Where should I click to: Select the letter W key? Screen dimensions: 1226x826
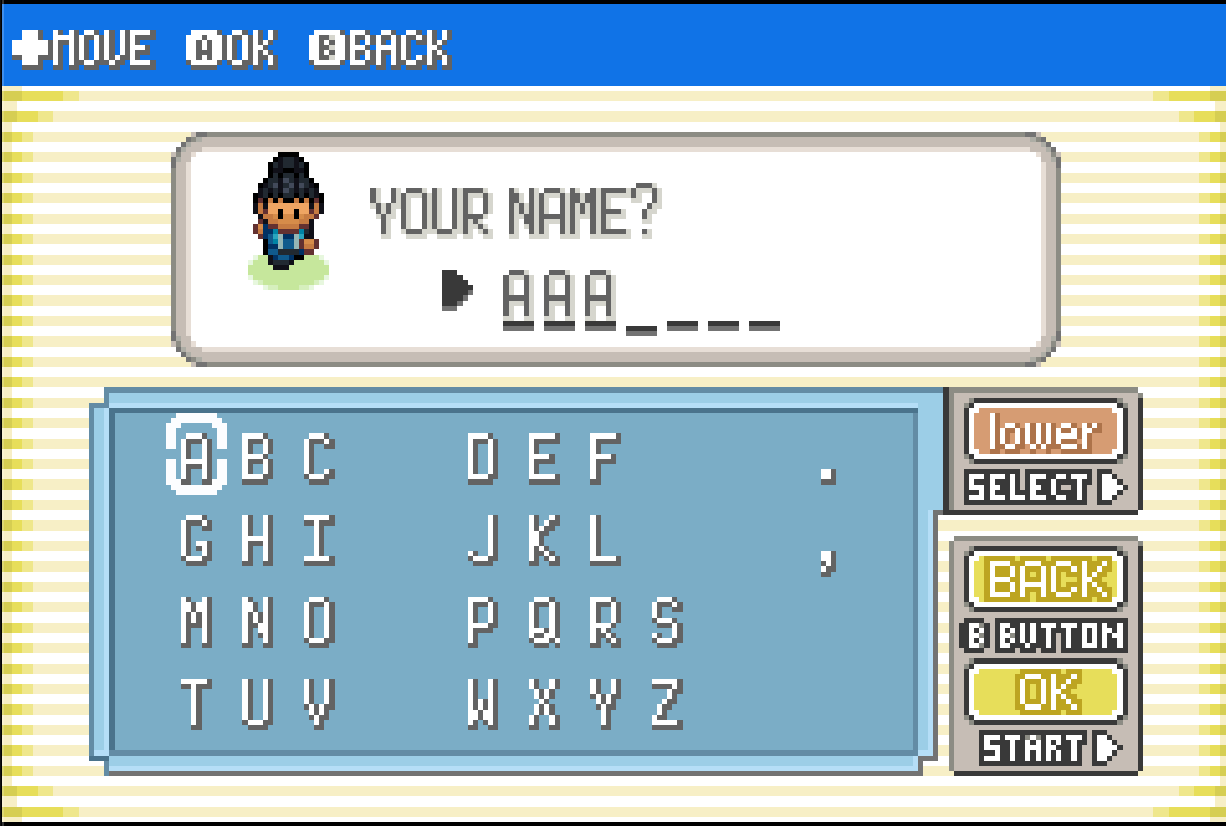pyautogui.click(x=482, y=703)
